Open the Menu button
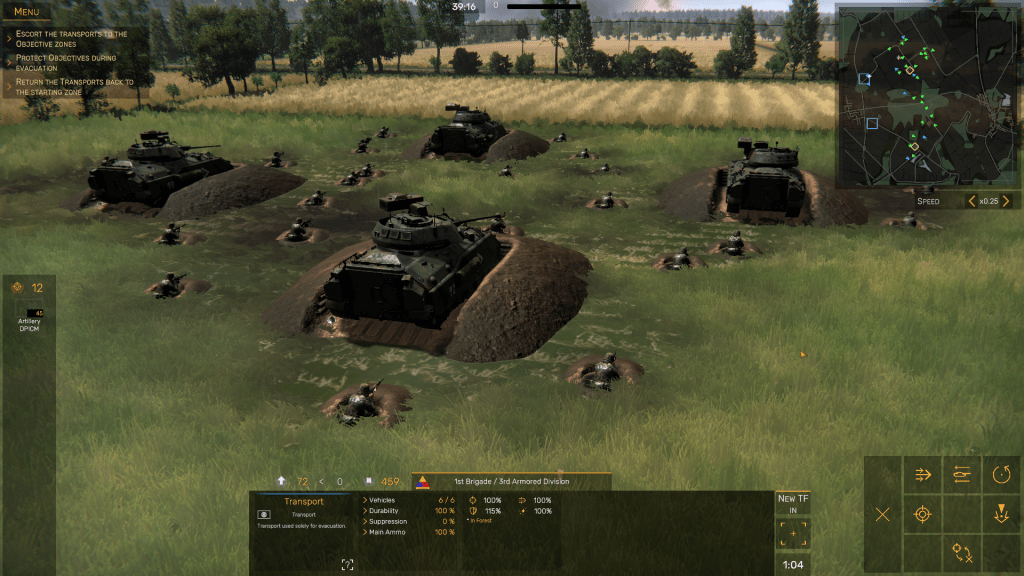This screenshot has height=576, width=1024. (x=27, y=12)
